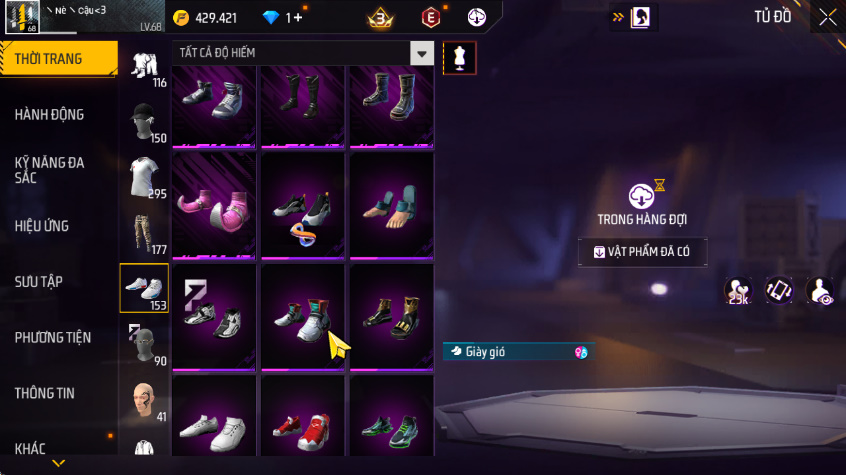Show the THÔNG TIN tab
Viewport: 846px width, 475px height.
(45, 393)
